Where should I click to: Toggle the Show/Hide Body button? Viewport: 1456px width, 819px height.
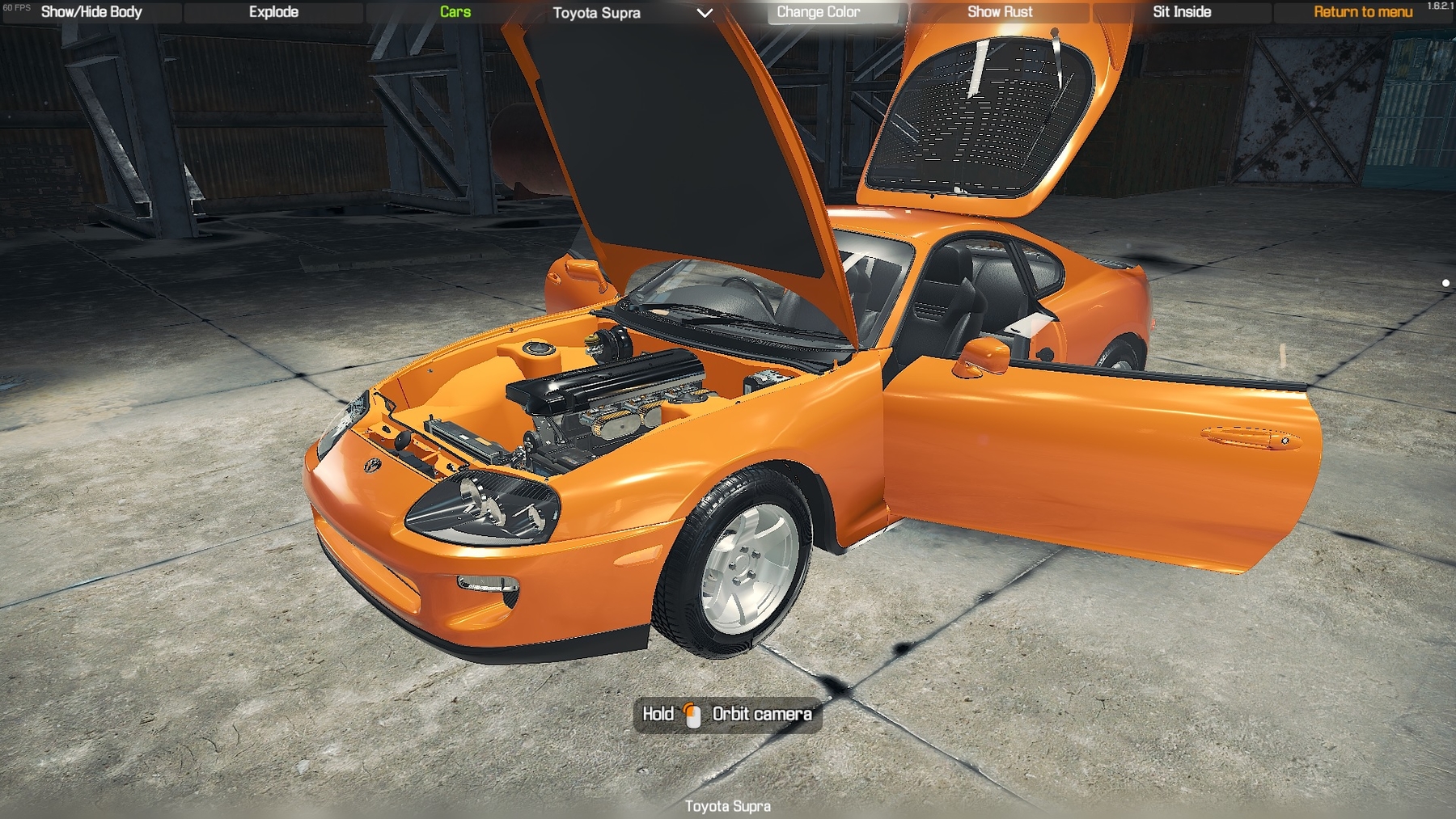coord(91,12)
